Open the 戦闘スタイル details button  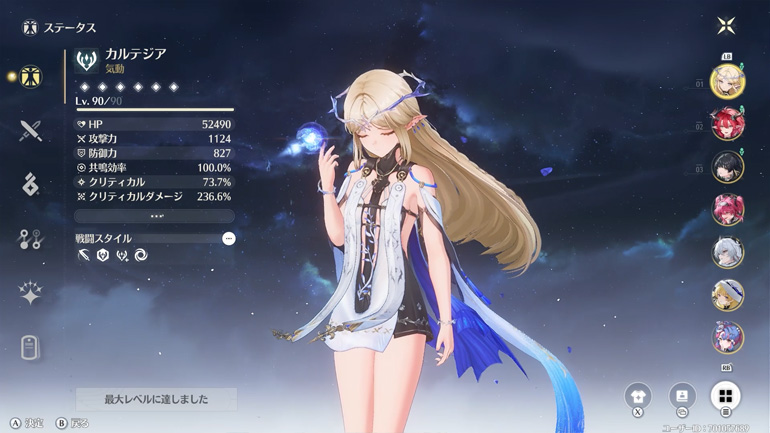(x=229, y=239)
